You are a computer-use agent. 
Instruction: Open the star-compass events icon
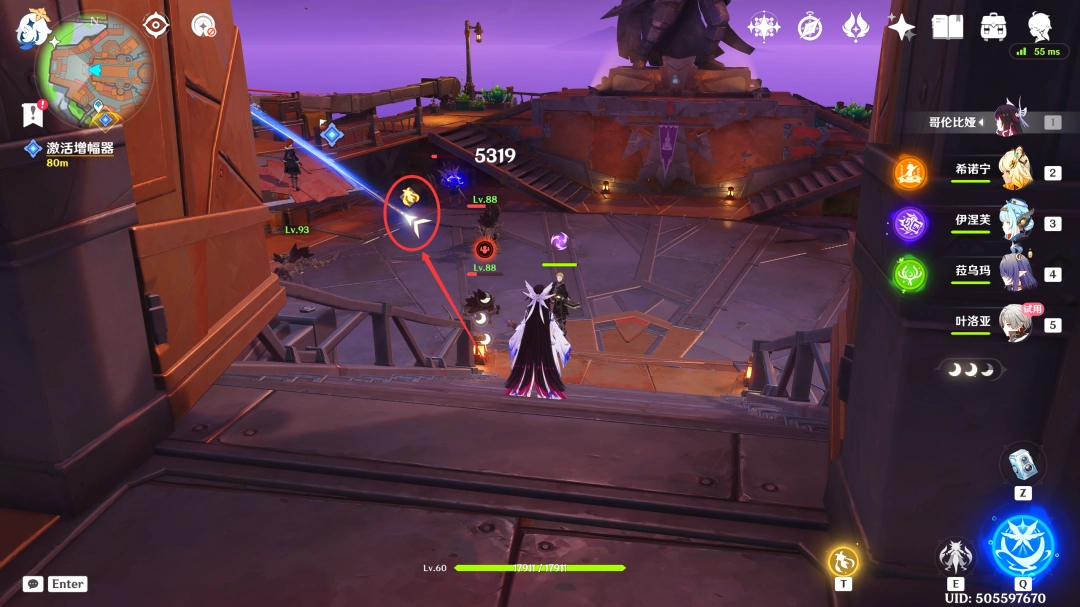click(764, 27)
